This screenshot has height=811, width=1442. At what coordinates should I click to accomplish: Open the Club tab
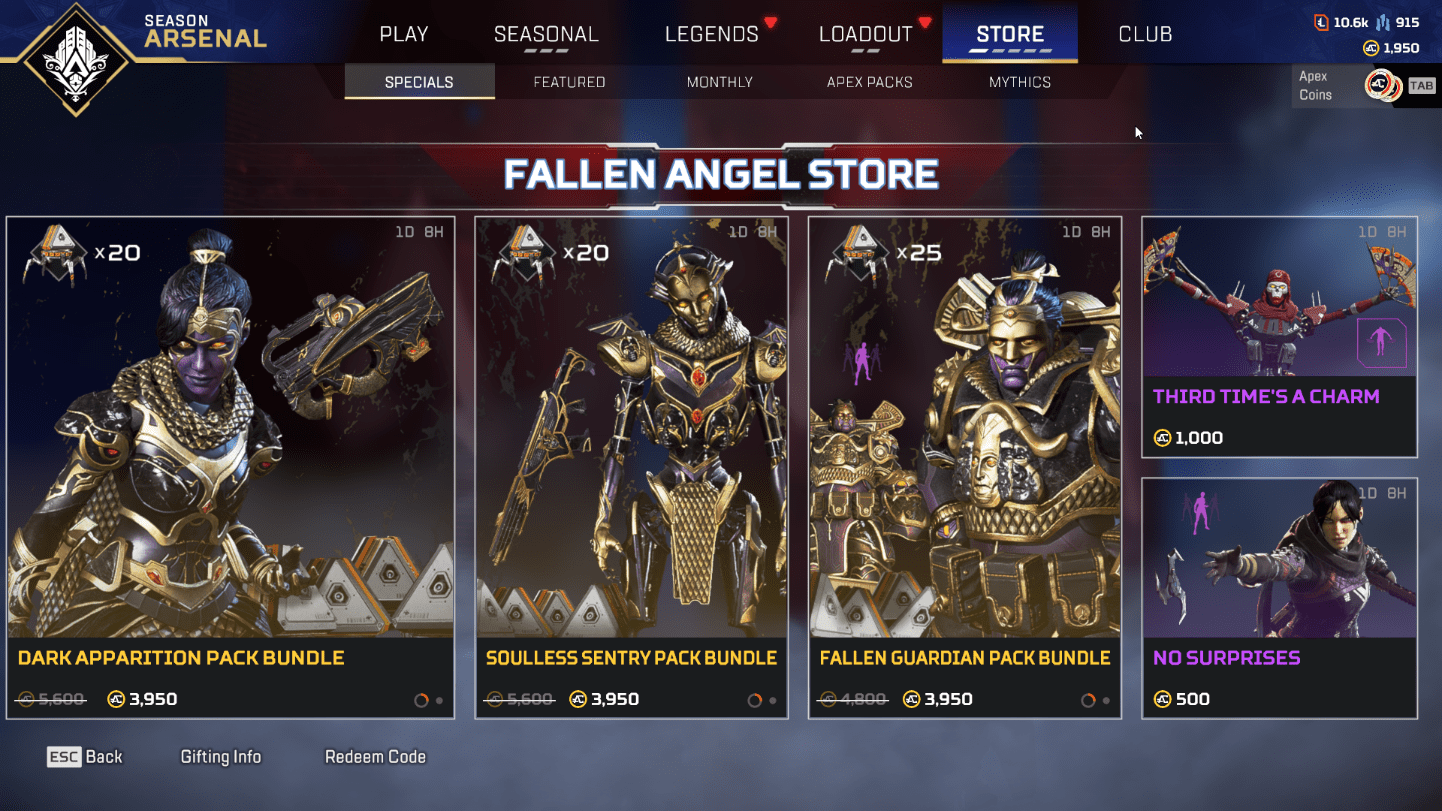[x=1145, y=34]
